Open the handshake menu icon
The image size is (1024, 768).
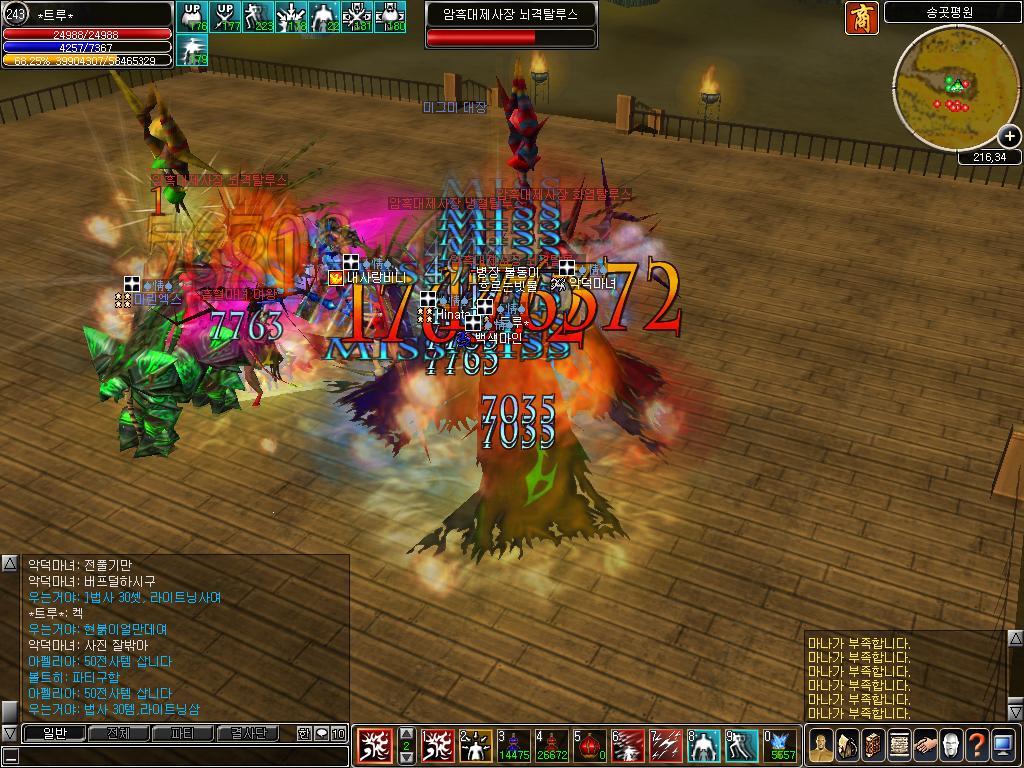tap(924, 746)
